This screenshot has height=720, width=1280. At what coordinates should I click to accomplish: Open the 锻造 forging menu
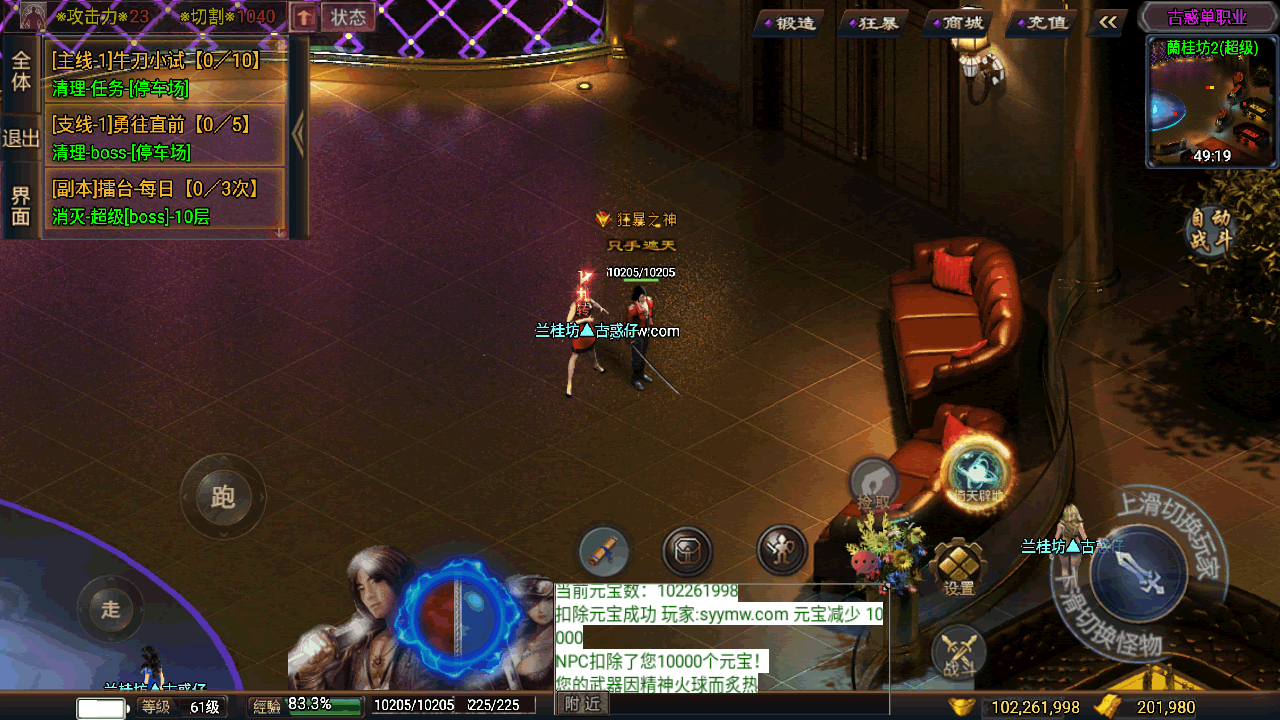point(788,22)
